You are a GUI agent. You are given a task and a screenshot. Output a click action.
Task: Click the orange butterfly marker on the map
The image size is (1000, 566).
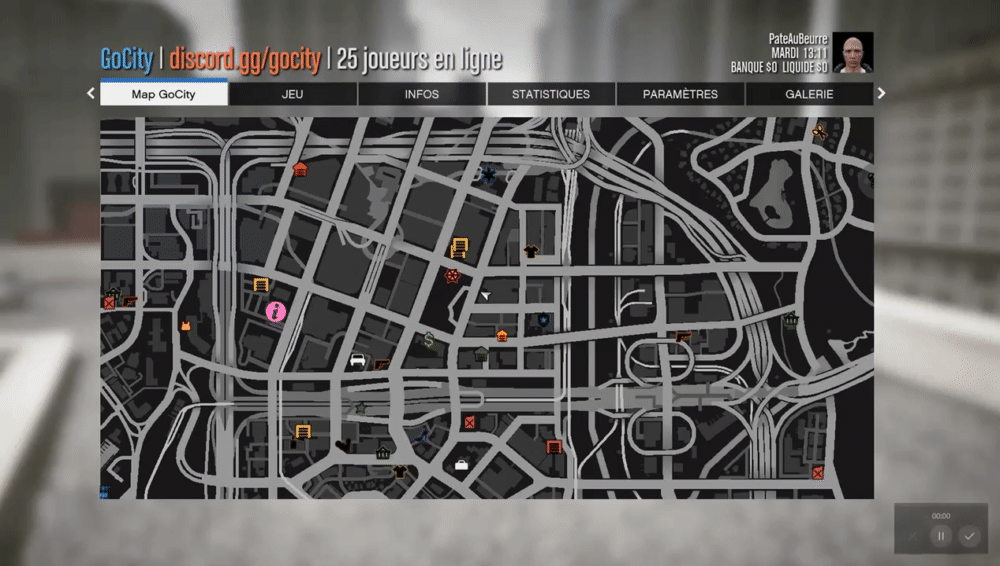820,131
